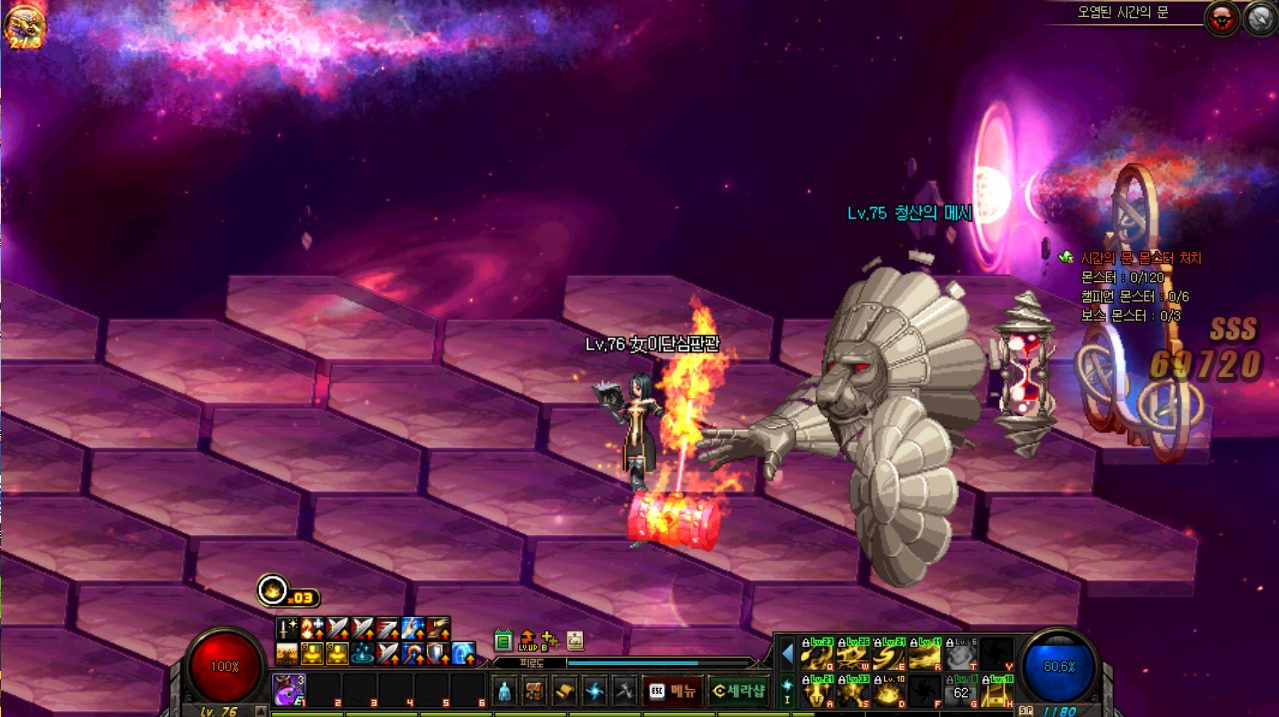Click the orange LV.UP notification icon
This screenshot has height=717, width=1279.
point(527,640)
